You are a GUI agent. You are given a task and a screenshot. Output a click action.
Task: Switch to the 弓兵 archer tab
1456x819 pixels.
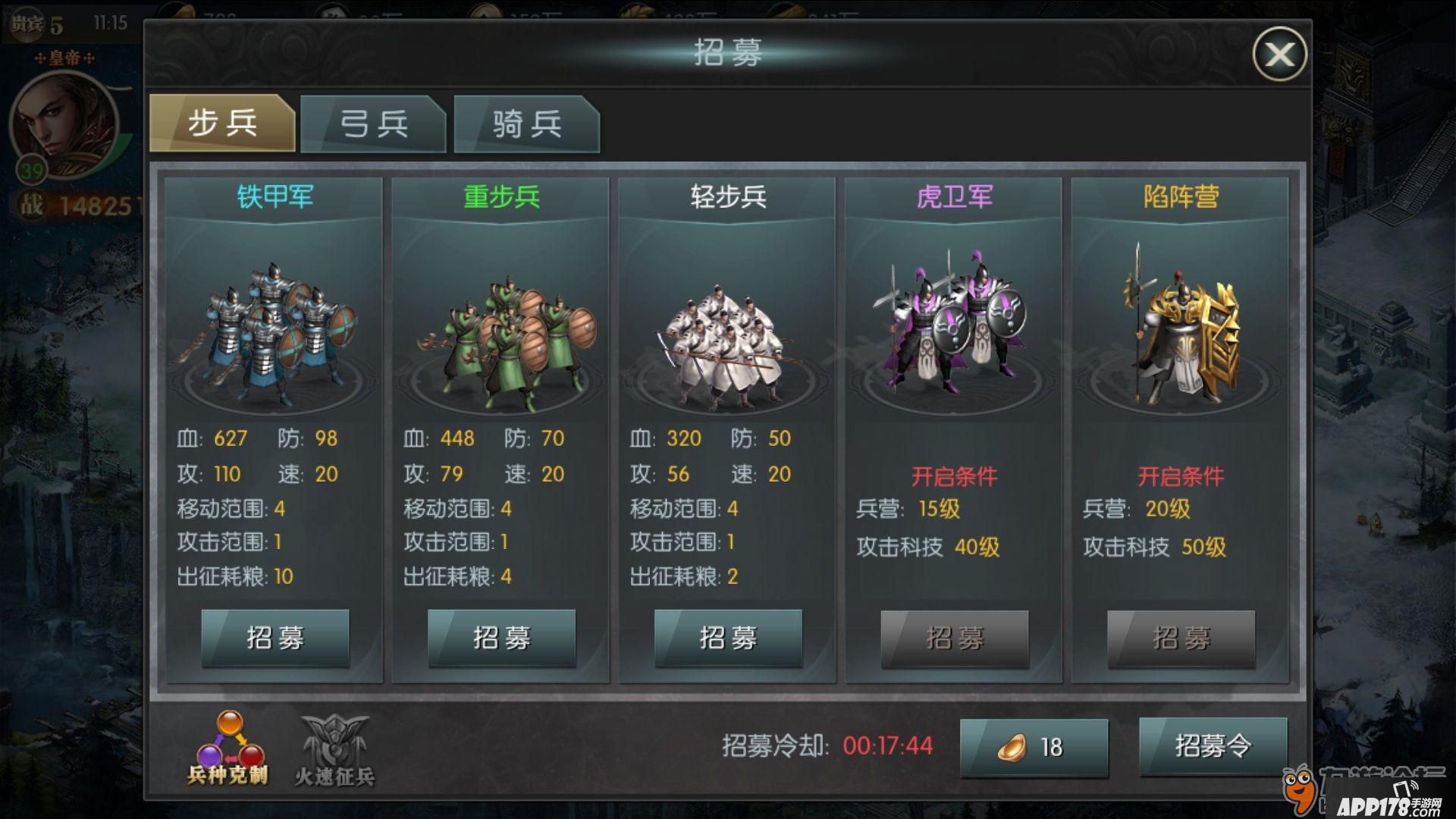[x=373, y=124]
